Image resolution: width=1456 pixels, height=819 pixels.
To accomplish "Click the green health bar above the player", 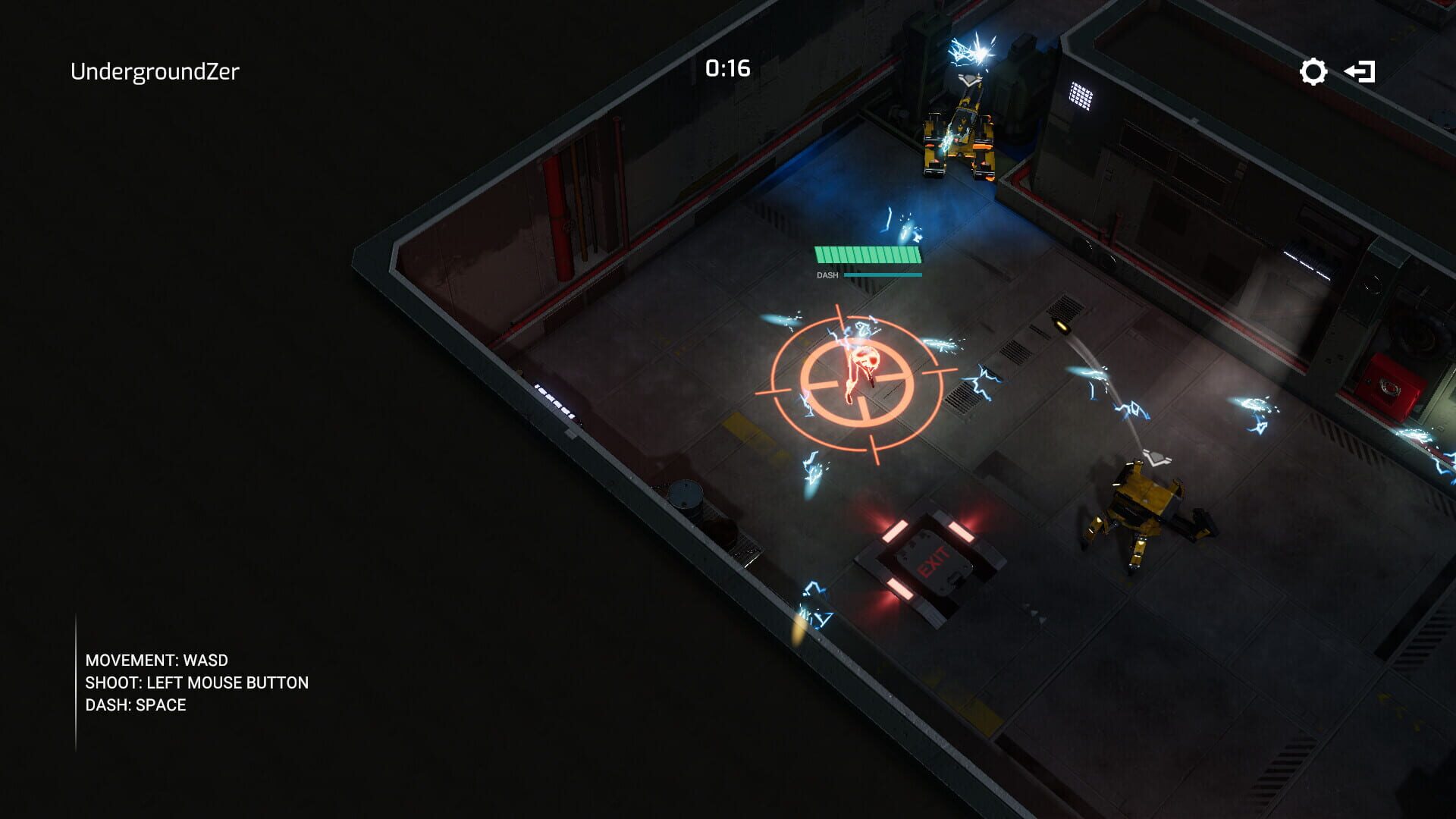I will click(865, 256).
